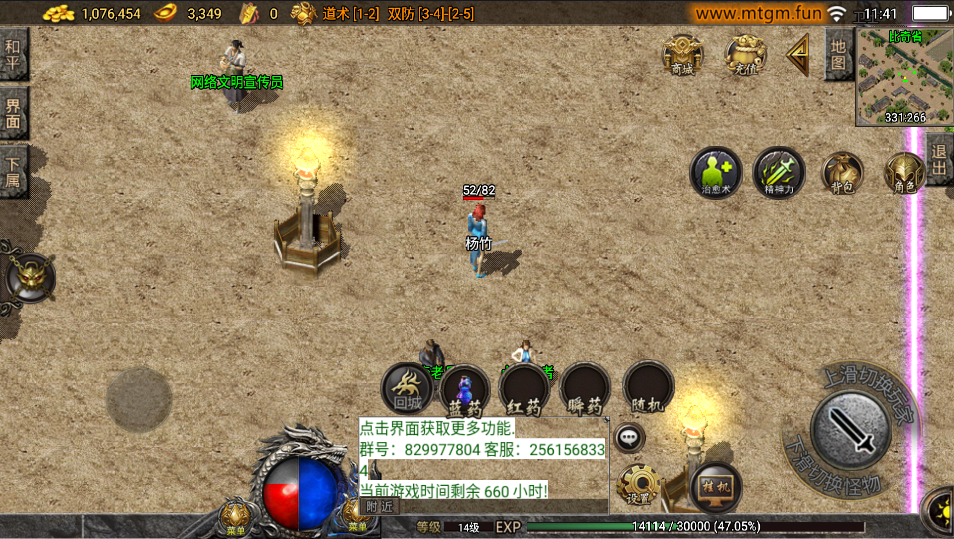Toggle the 和平 attack mode button
The height and width of the screenshot is (539, 954).
tap(13, 54)
